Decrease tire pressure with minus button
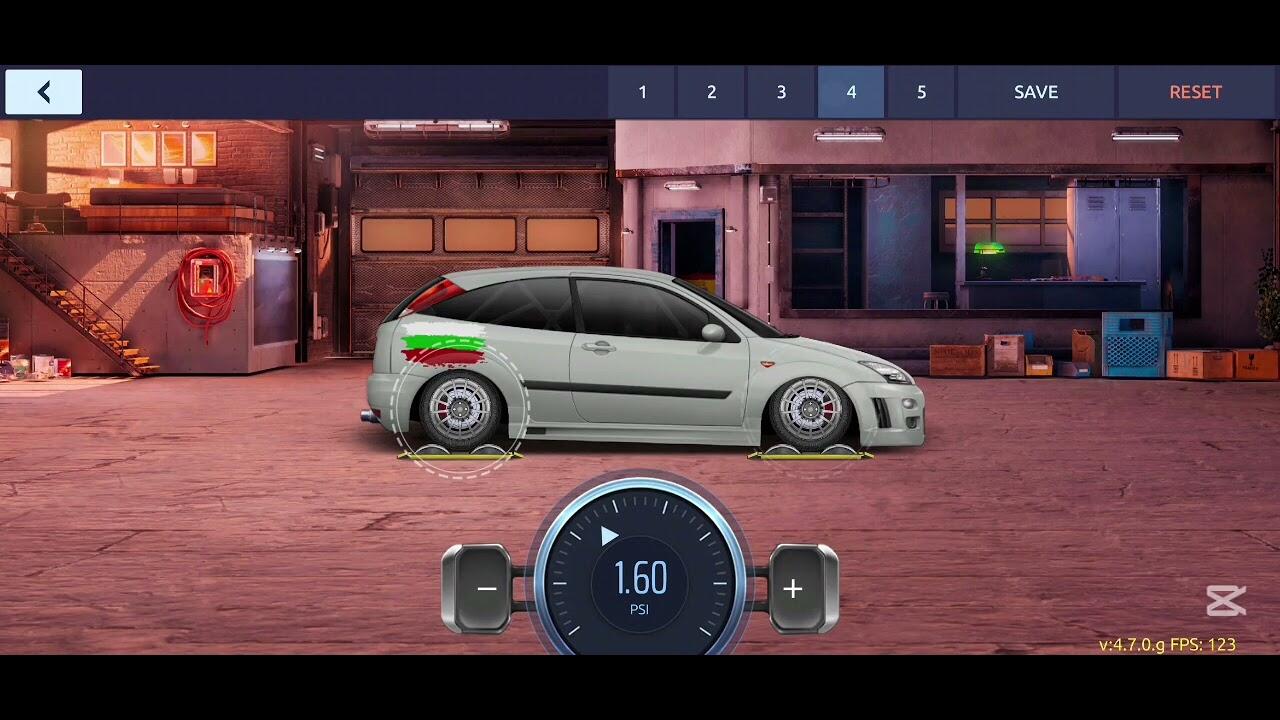 coord(486,589)
